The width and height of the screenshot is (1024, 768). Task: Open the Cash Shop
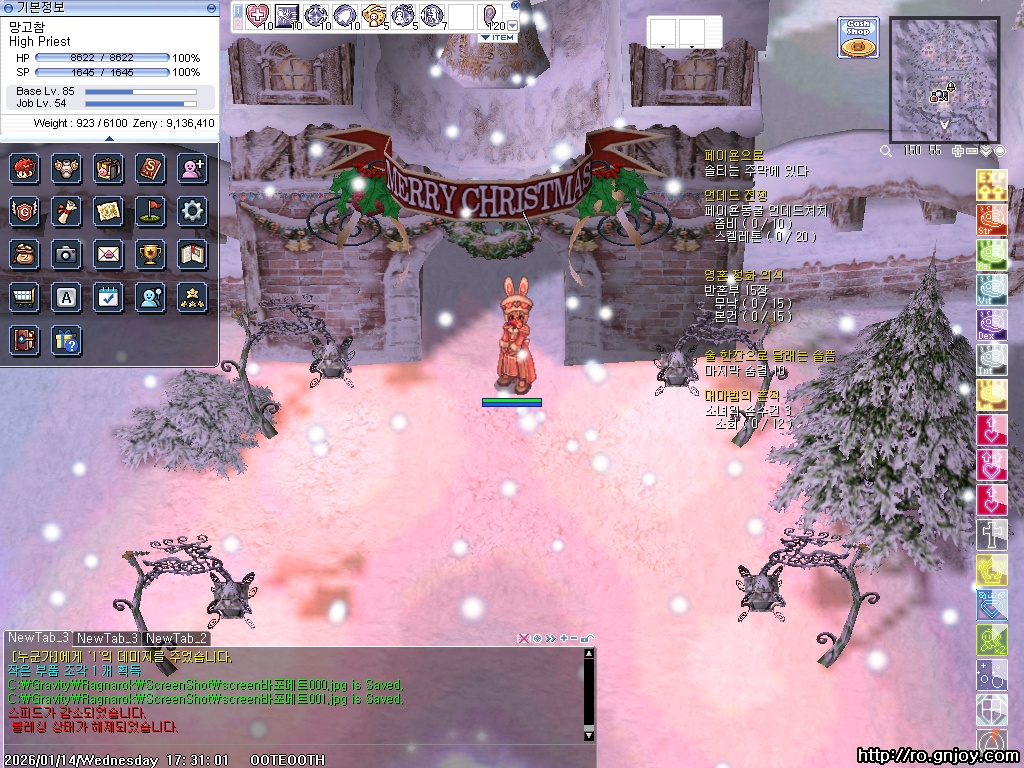pyautogui.click(x=857, y=37)
